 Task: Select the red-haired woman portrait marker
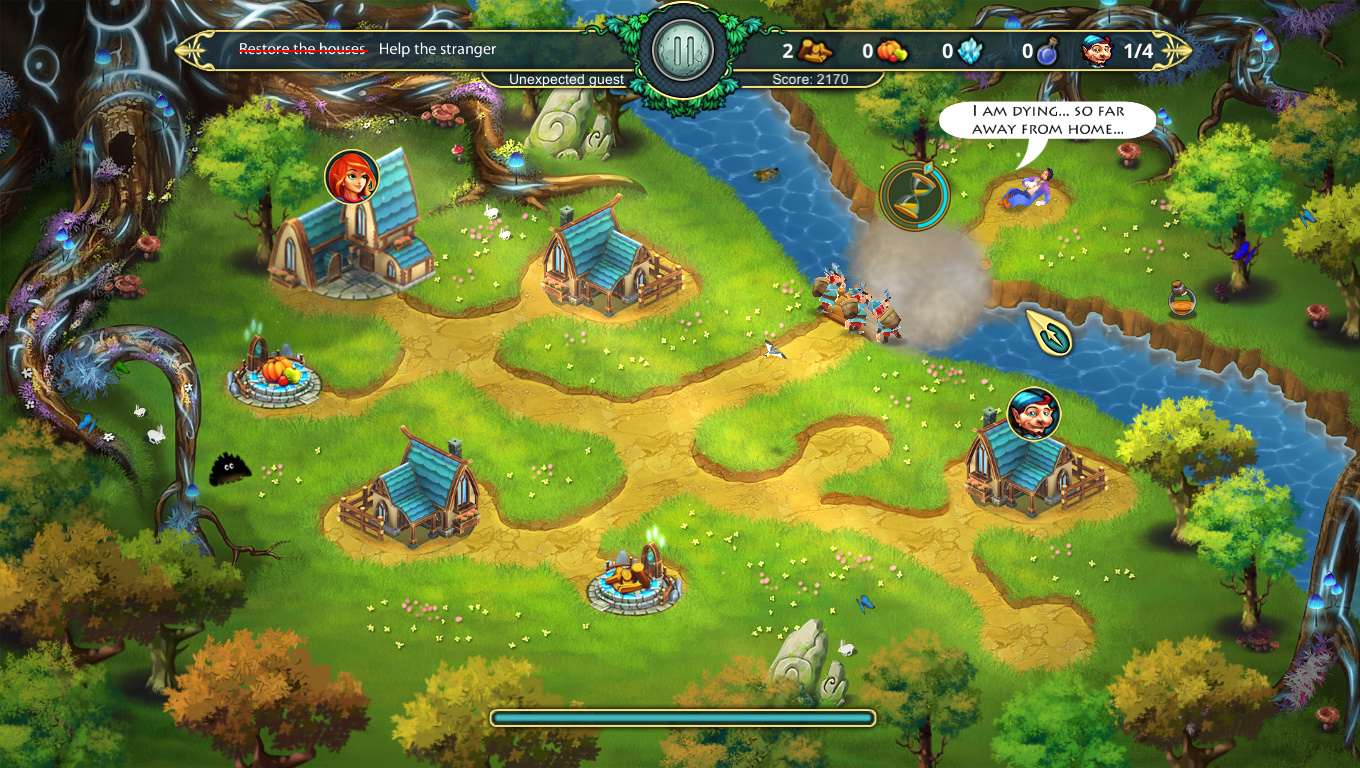tap(351, 177)
